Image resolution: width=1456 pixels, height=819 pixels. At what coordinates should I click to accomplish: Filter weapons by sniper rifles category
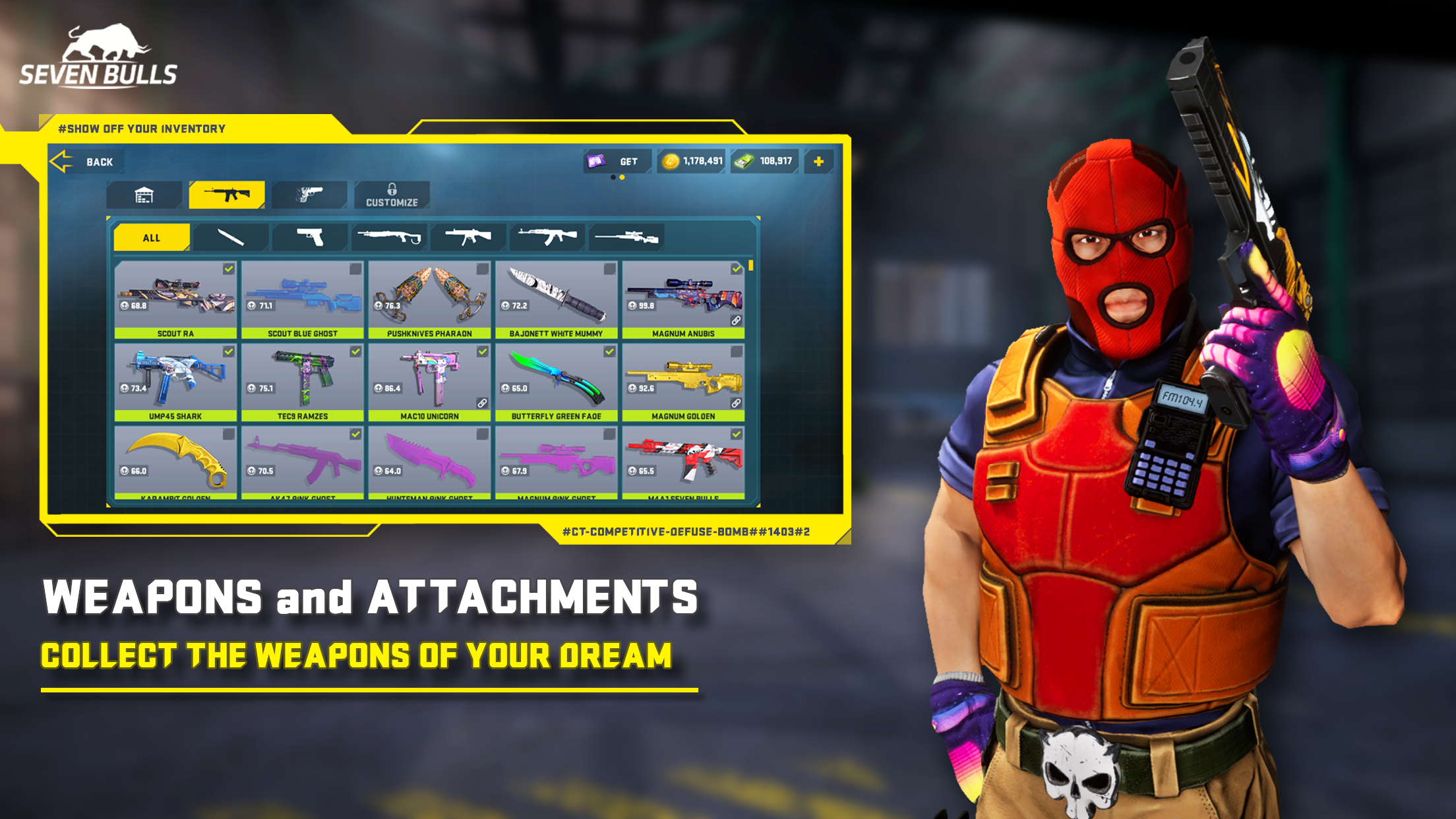(x=628, y=237)
